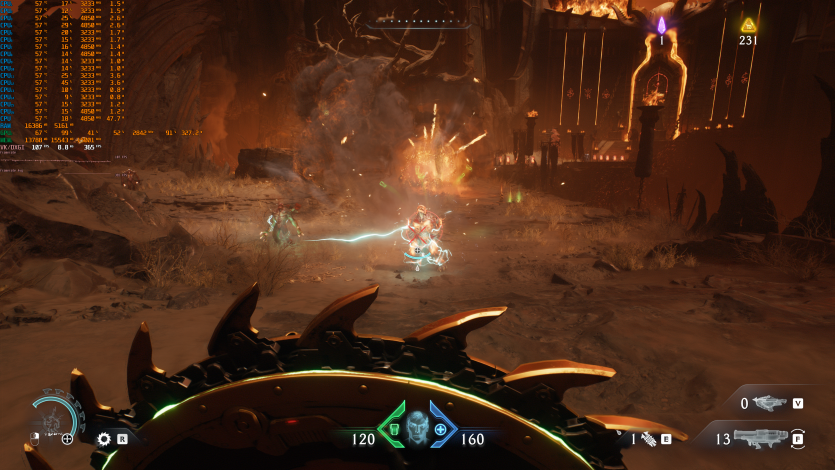Click the shield saw gear icon
The image size is (835, 470).
tap(104, 438)
